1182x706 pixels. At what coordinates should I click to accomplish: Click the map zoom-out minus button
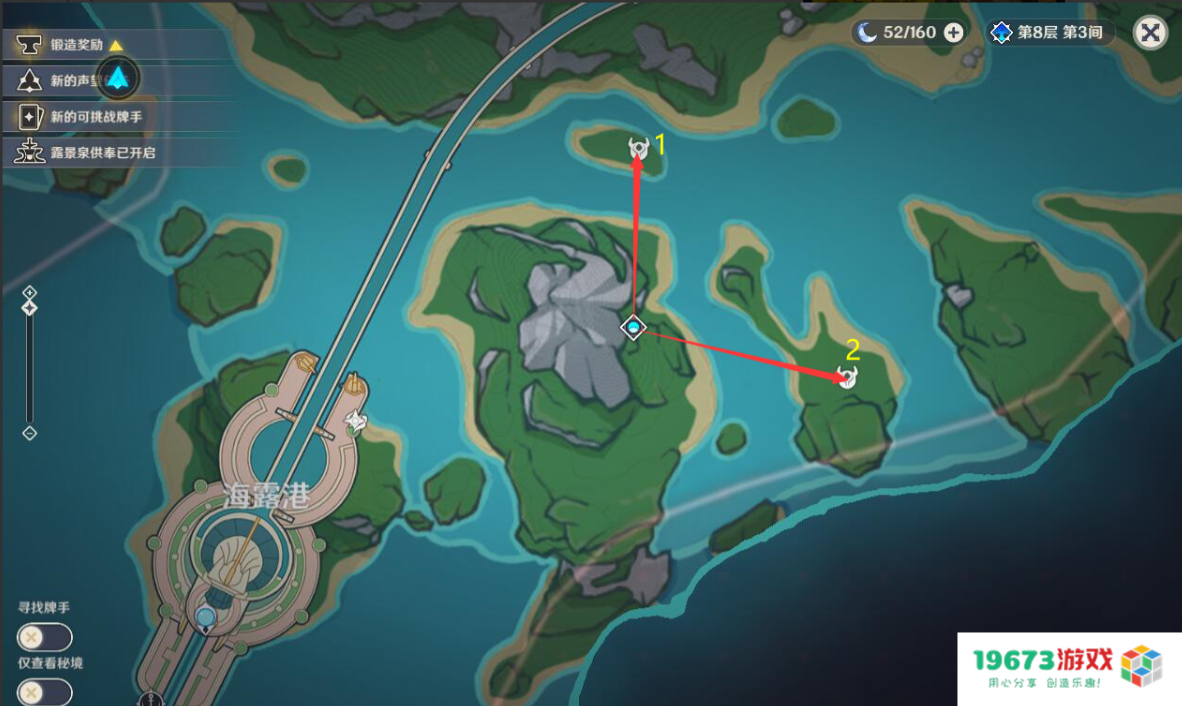[x=30, y=433]
